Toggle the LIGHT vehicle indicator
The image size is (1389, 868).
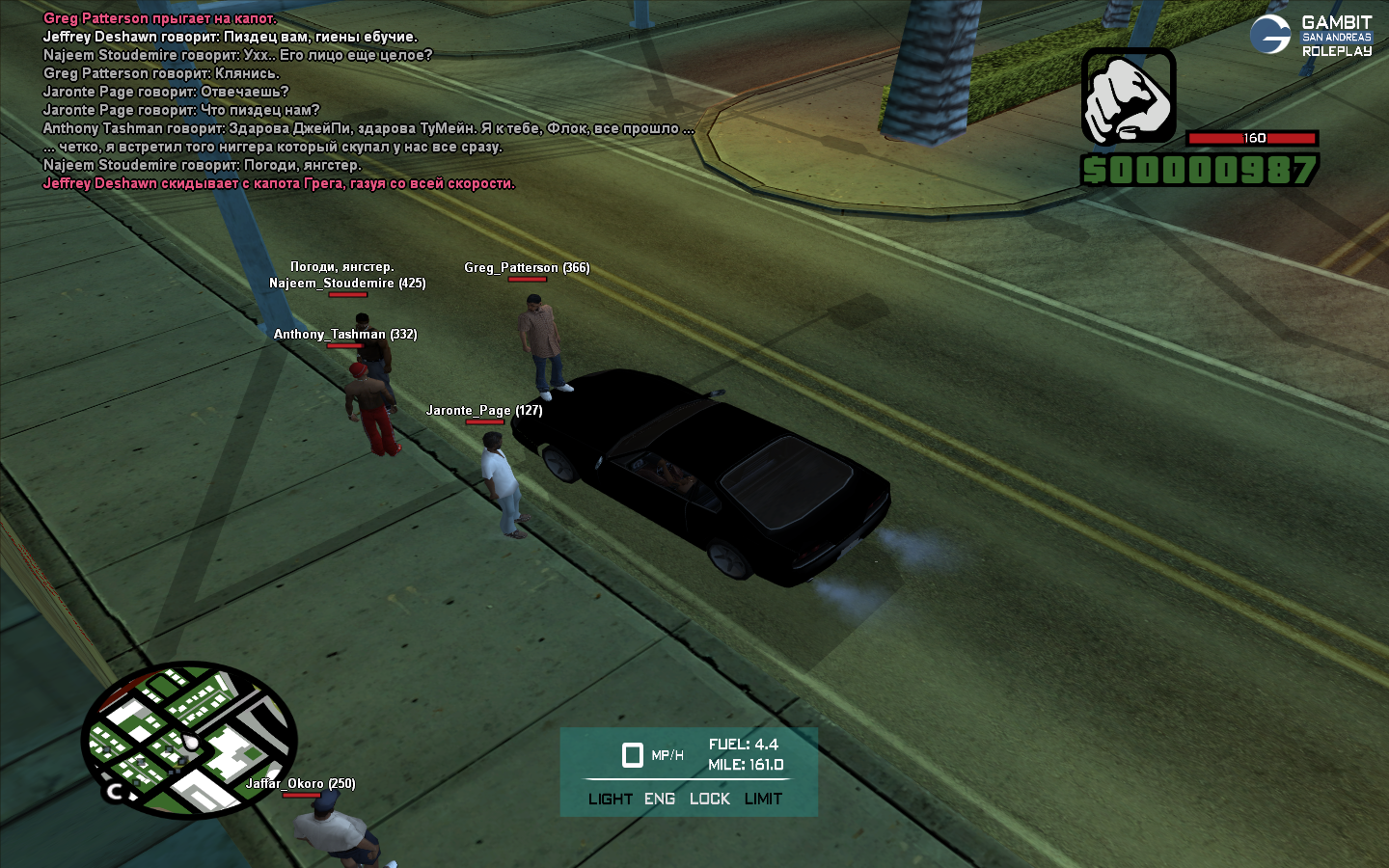pyautogui.click(x=610, y=799)
